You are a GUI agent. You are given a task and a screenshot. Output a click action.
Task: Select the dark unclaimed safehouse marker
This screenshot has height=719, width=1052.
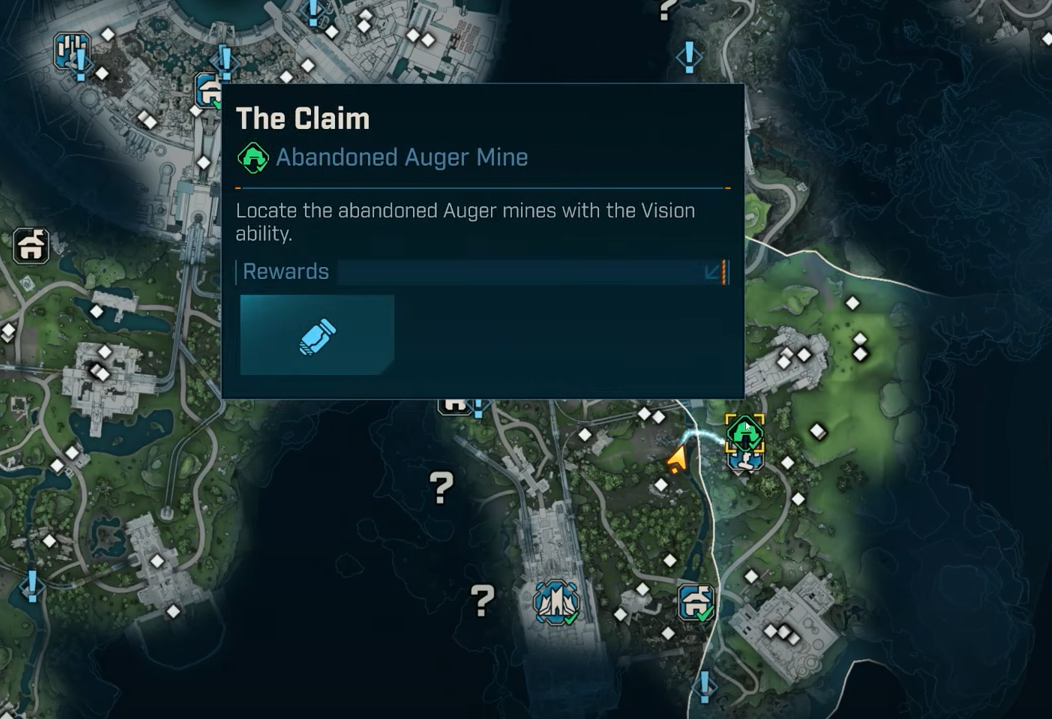click(32, 245)
